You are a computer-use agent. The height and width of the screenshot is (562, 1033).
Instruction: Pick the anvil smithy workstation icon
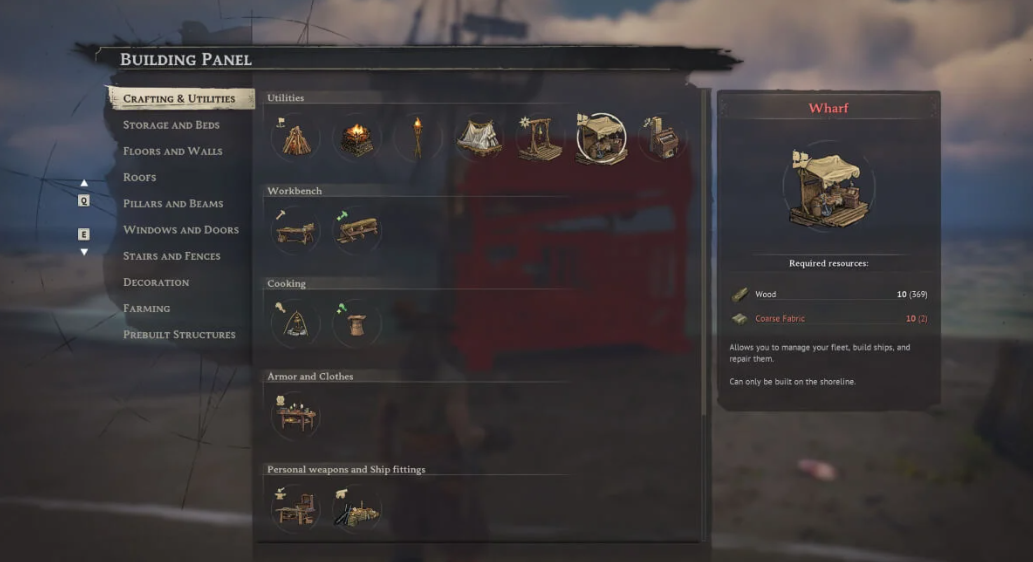pos(295,509)
